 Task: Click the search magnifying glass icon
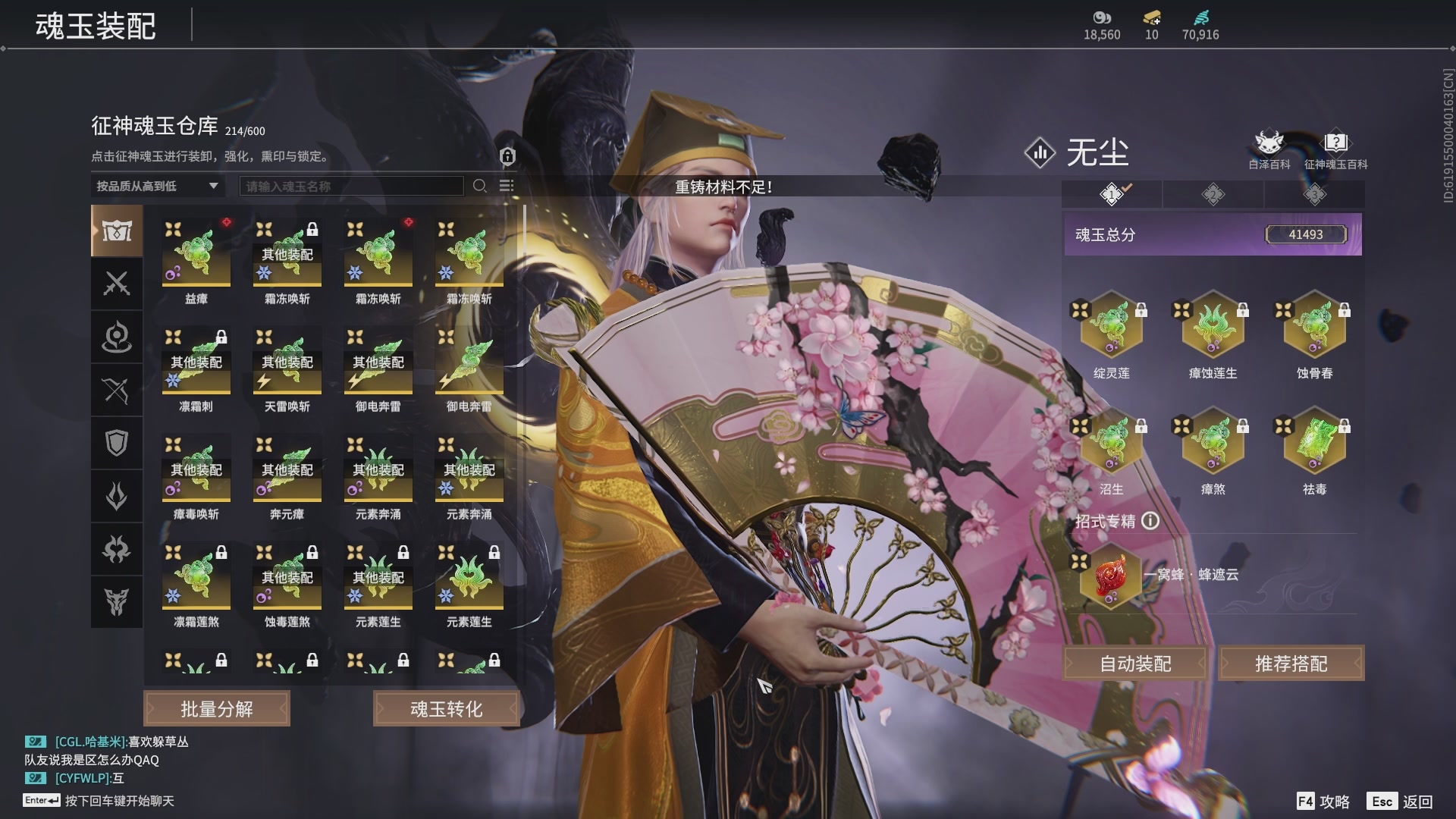point(479,185)
